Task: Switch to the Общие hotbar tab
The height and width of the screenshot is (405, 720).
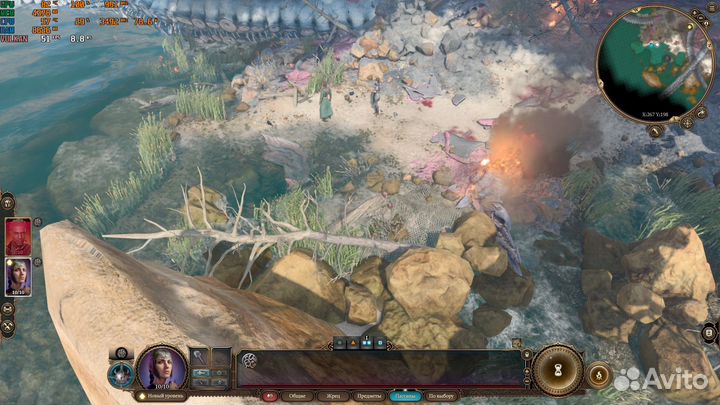Action: [297, 395]
